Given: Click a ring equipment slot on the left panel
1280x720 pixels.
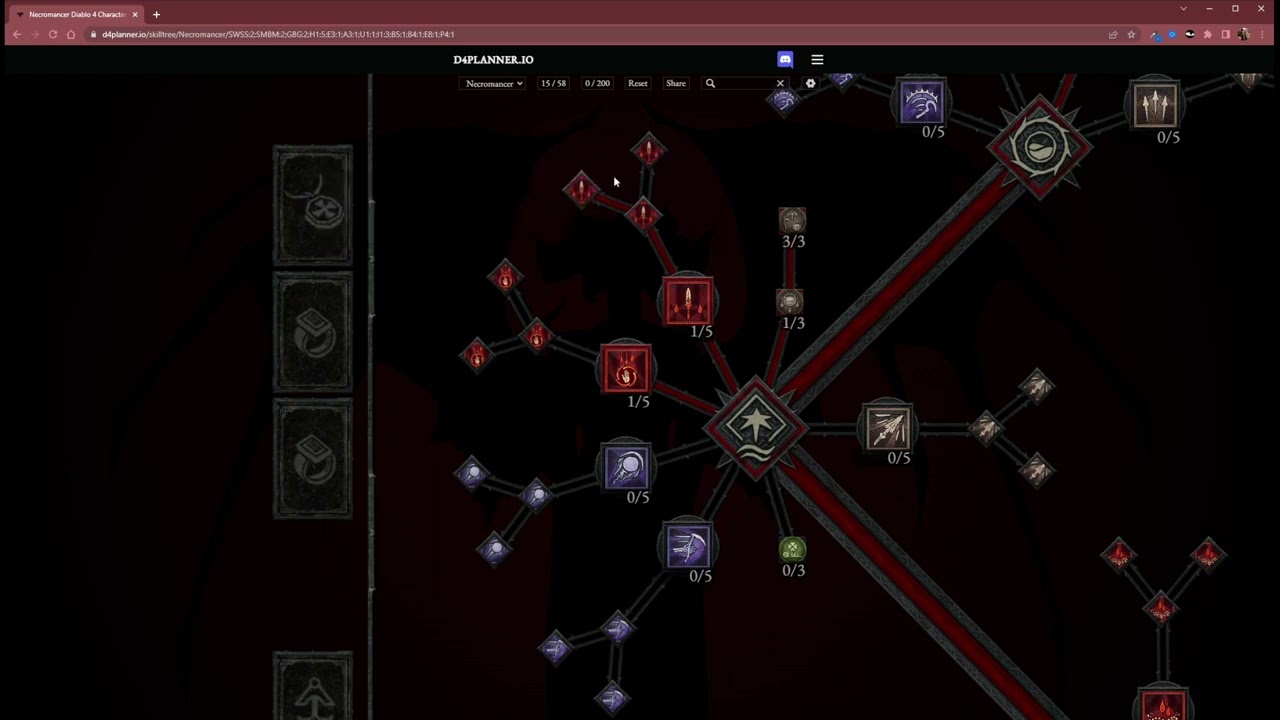Looking at the screenshot, I should click(312, 334).
